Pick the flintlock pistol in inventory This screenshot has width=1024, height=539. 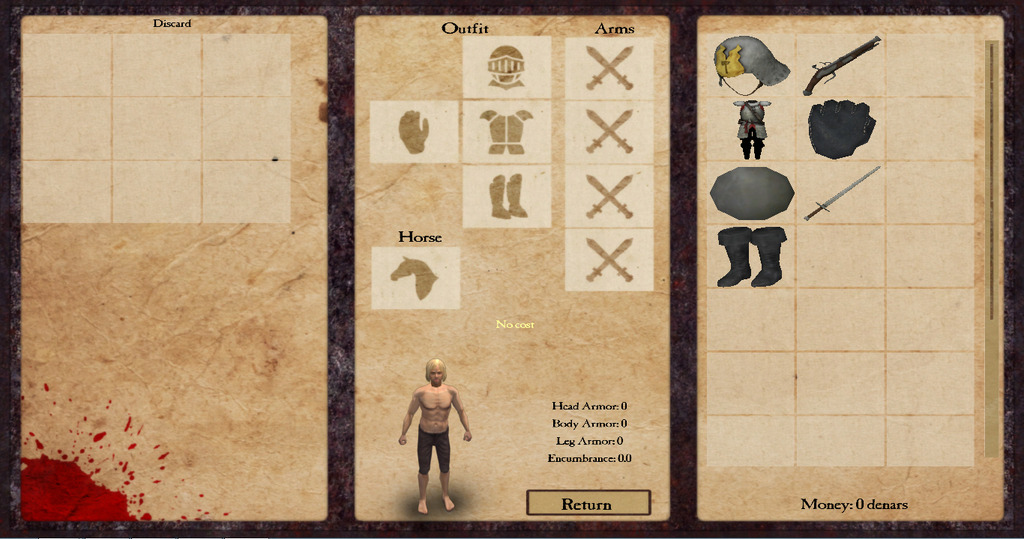pos(841,66)
